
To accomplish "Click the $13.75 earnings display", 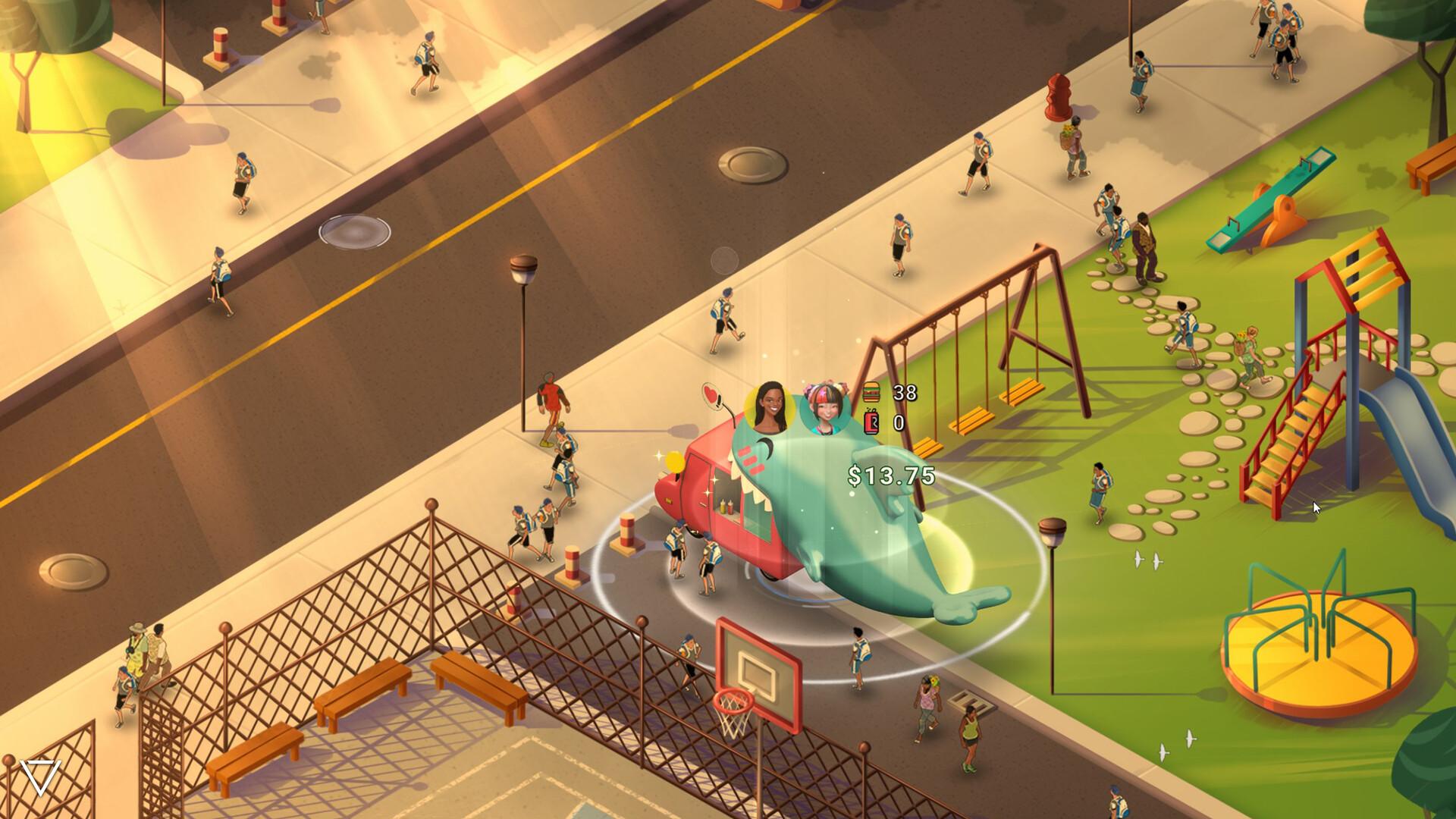I will click(x=891, y=476).
